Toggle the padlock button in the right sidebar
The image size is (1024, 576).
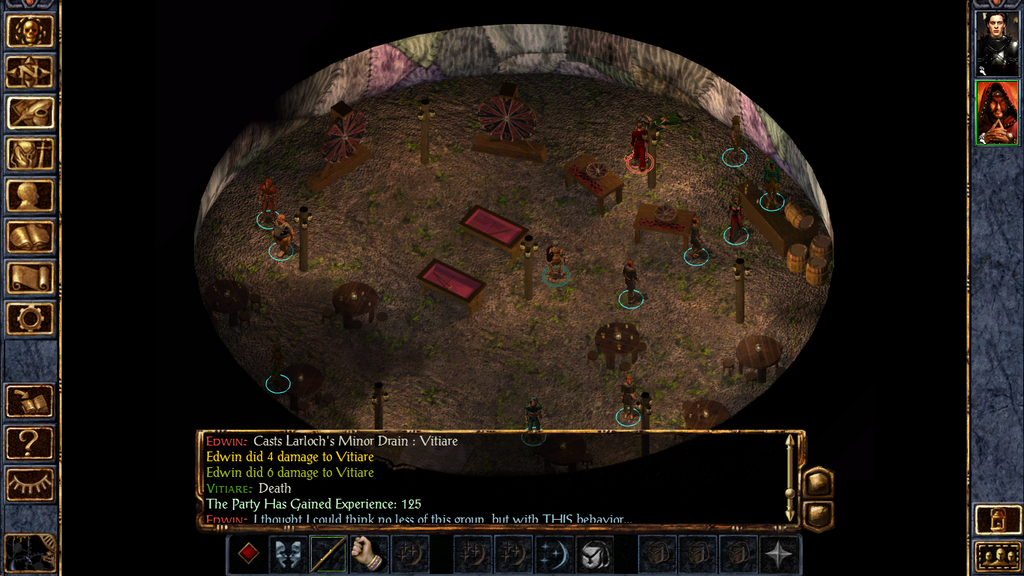[996, 518]
